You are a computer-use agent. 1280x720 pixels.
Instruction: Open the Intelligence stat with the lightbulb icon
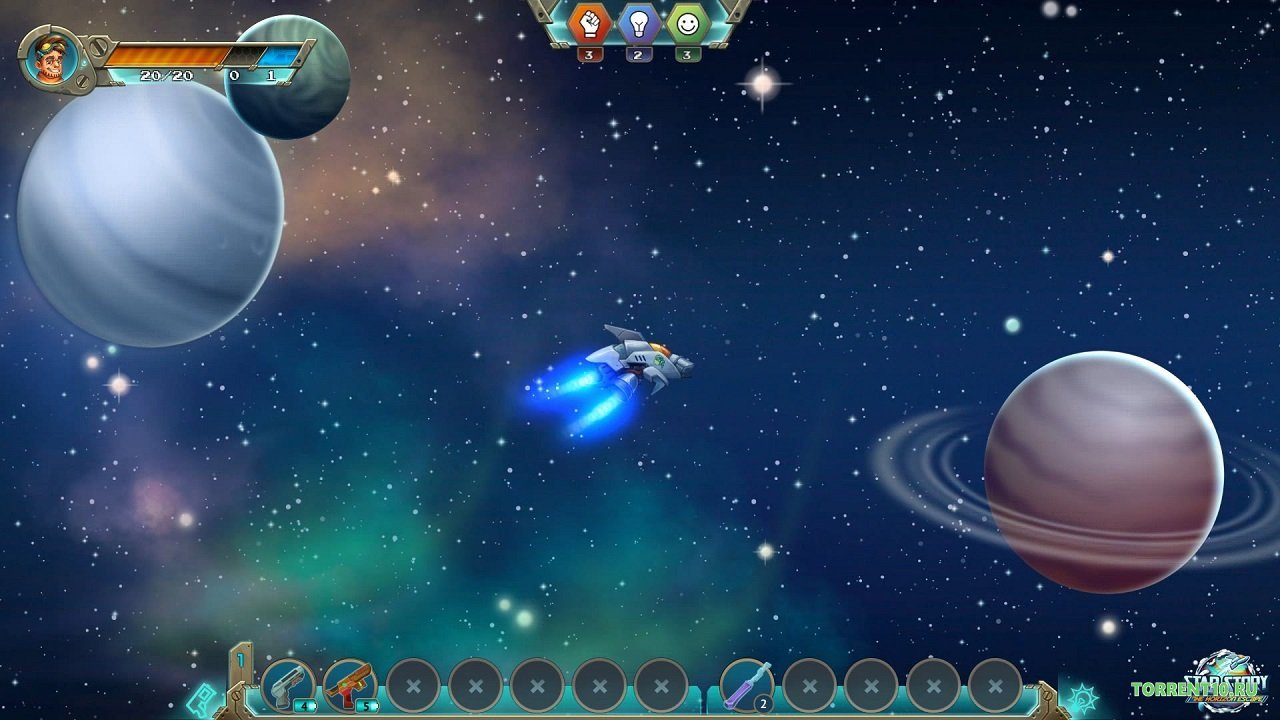637,26
